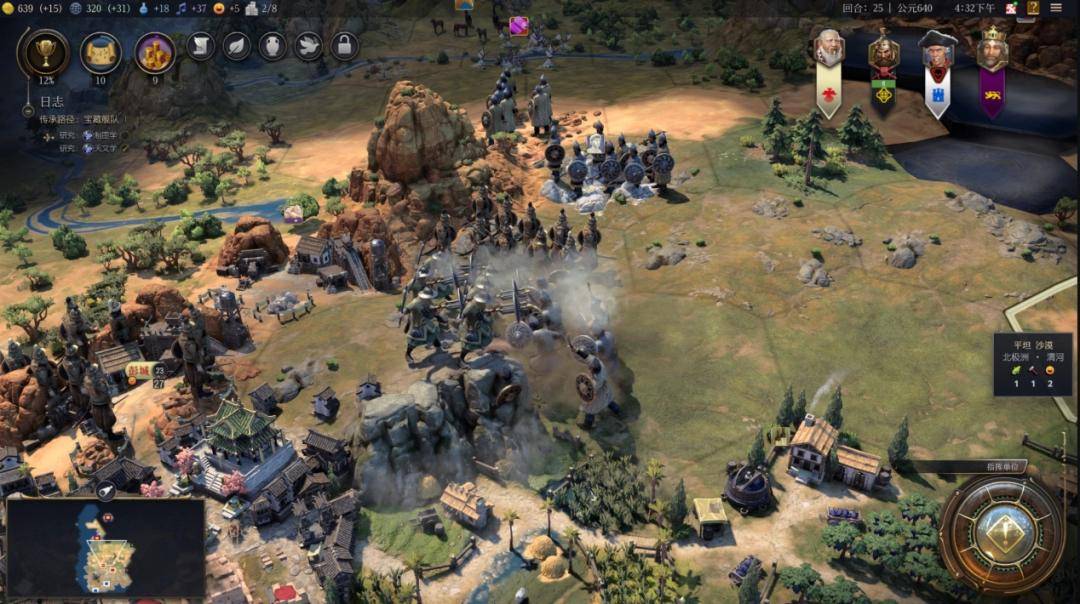Open the question mark help button

[1033, 8]
